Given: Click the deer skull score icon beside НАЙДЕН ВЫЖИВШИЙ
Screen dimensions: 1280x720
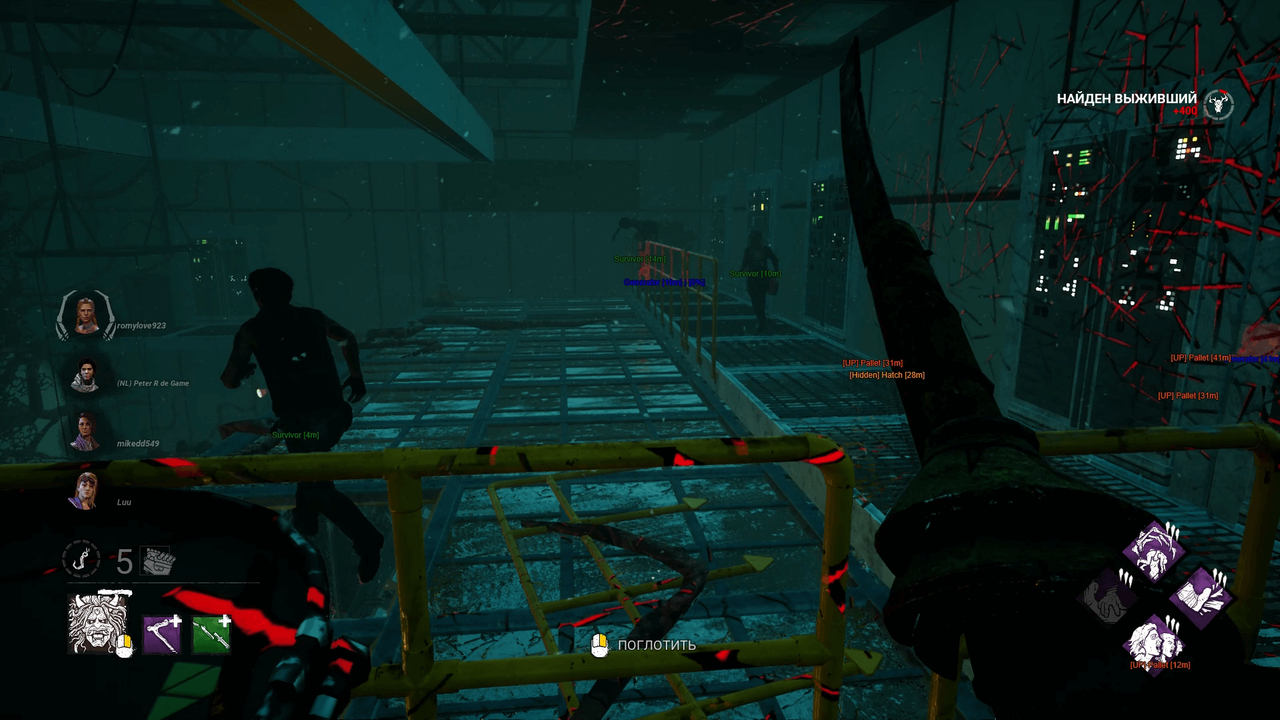Looking at the screenshot, I should click(1216, 103).
